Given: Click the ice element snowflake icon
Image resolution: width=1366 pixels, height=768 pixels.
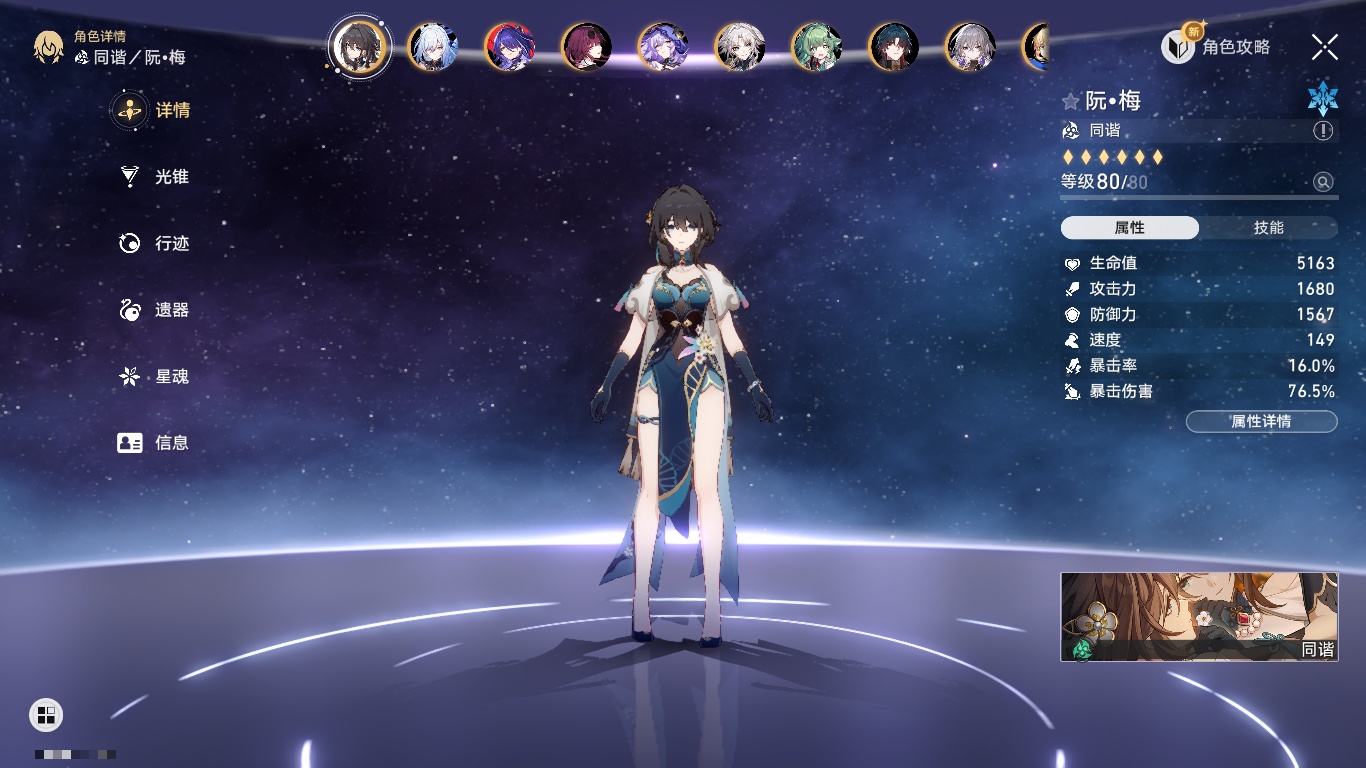Looking at the screenshot, I should [x=1322, y=99].
